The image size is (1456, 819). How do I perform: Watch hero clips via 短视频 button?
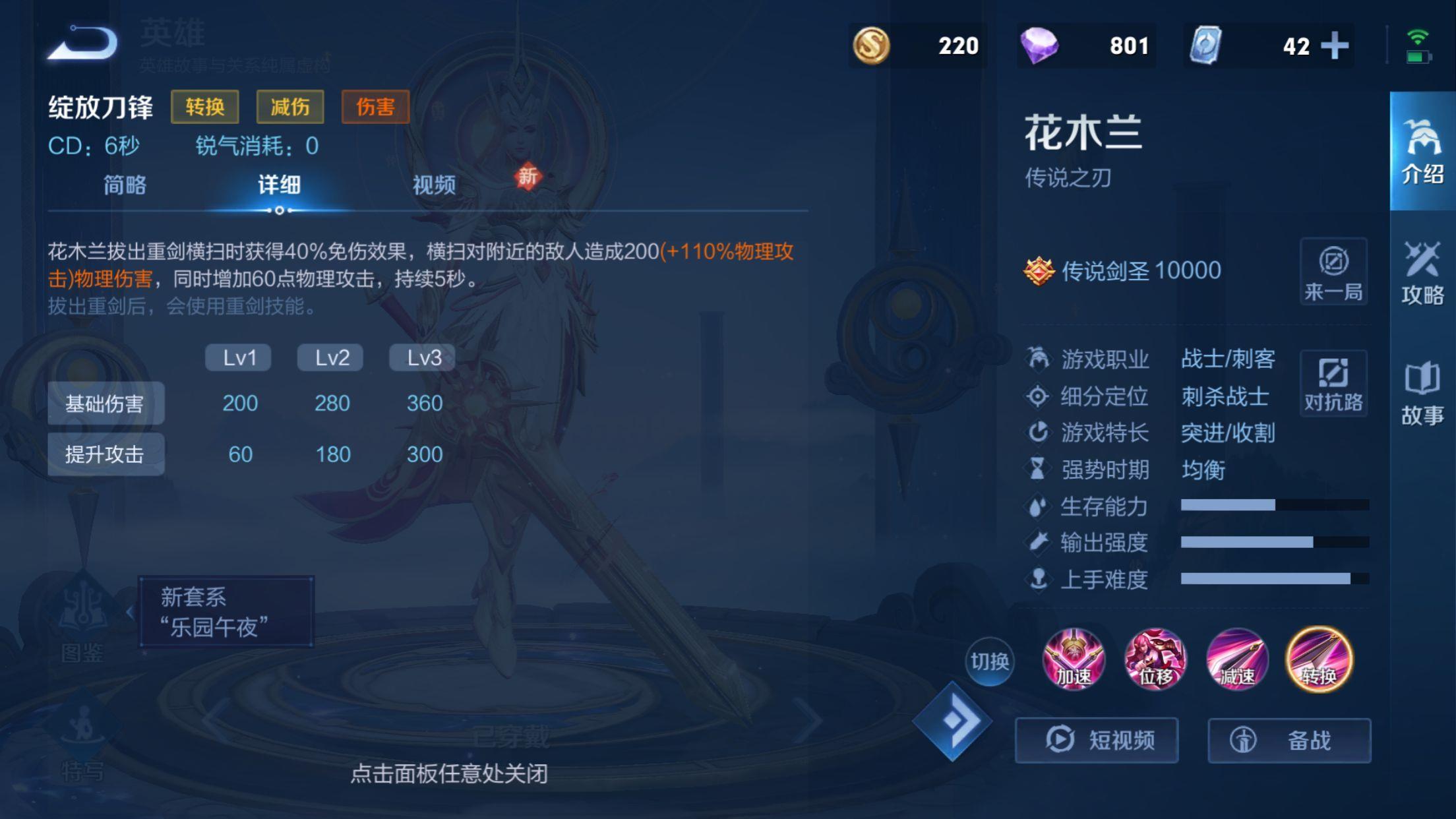1097,740
